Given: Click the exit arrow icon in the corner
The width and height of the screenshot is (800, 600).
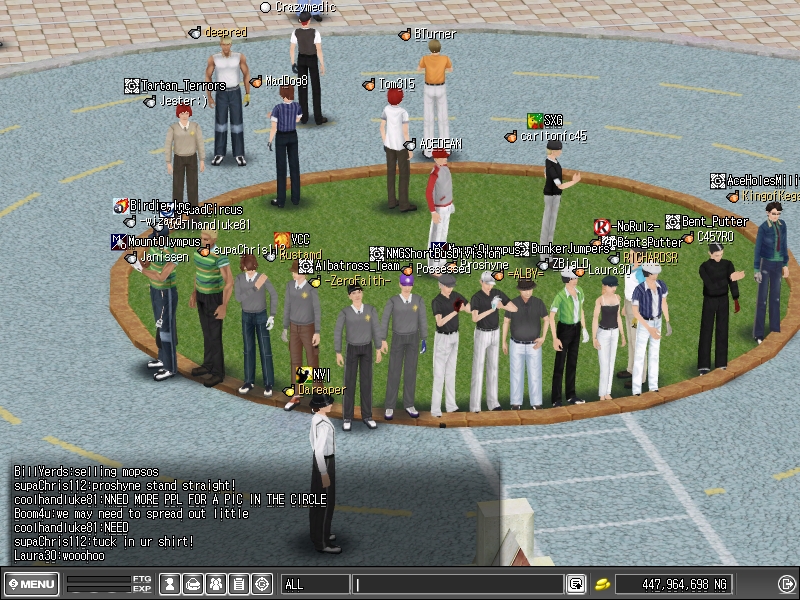Looking at the screenshot, I should [785, 584].
